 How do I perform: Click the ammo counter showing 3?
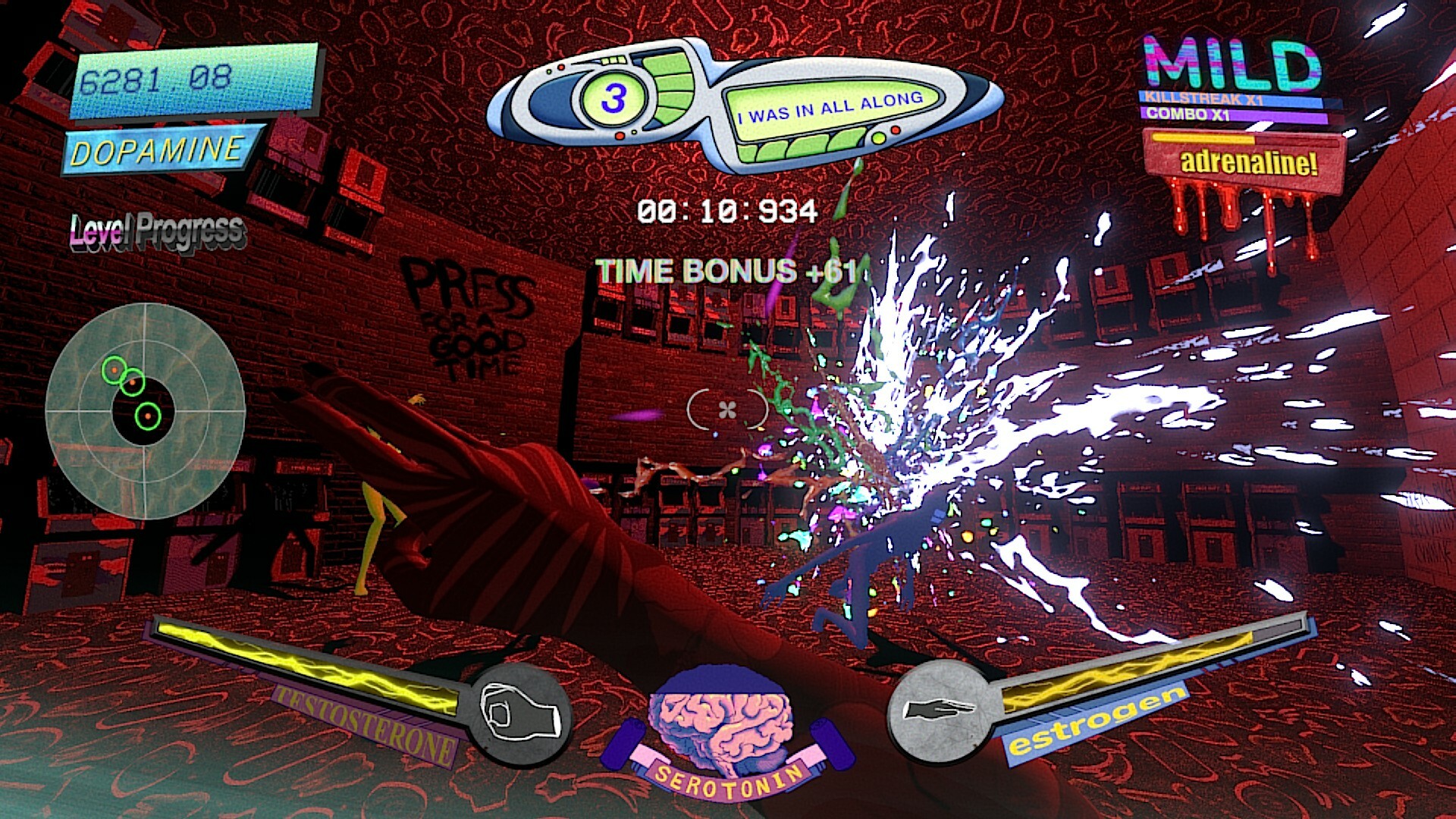coord(614,96)
